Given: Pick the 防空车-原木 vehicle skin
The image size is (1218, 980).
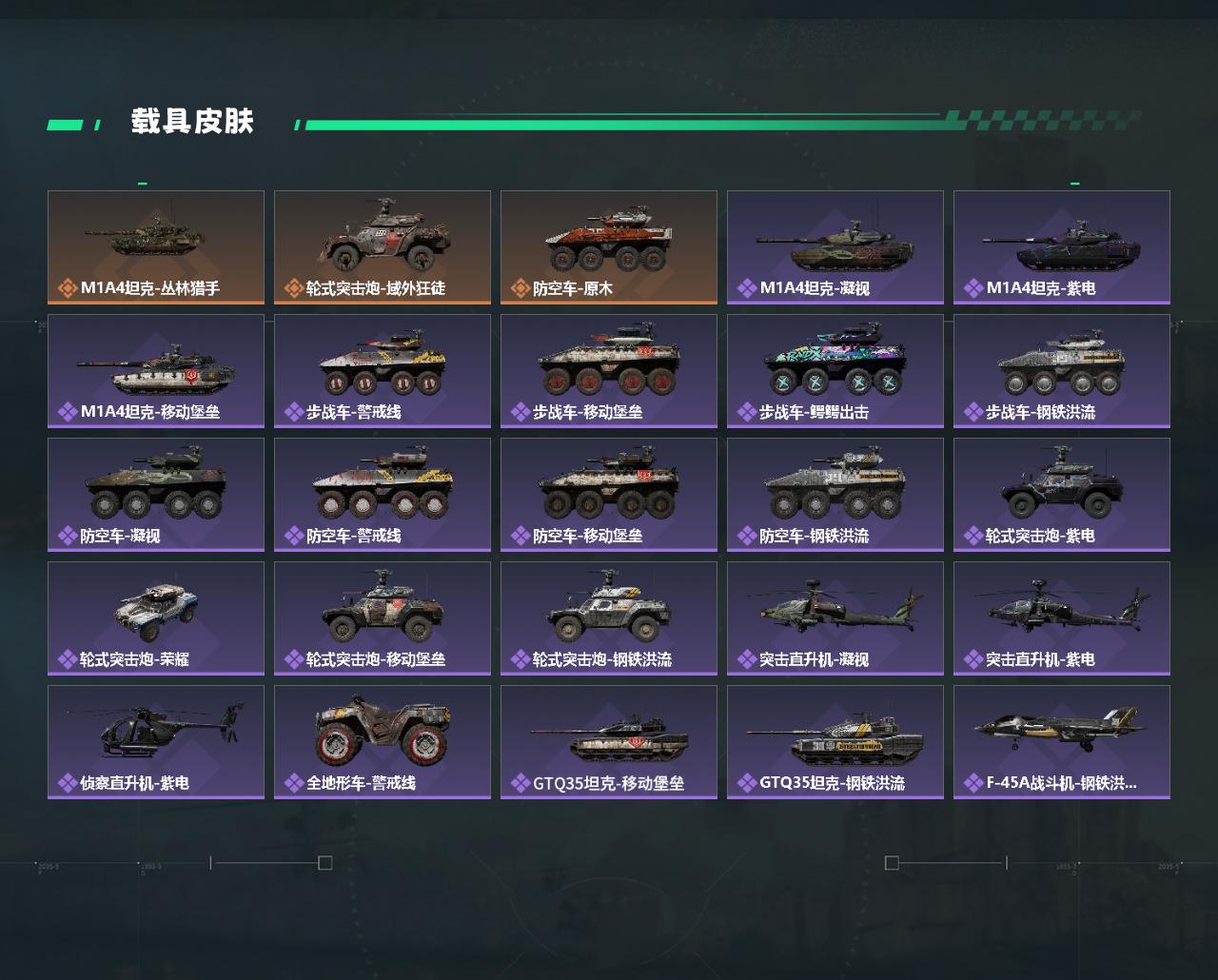Looking at the screenshot, I should click(x=609, y=247).
